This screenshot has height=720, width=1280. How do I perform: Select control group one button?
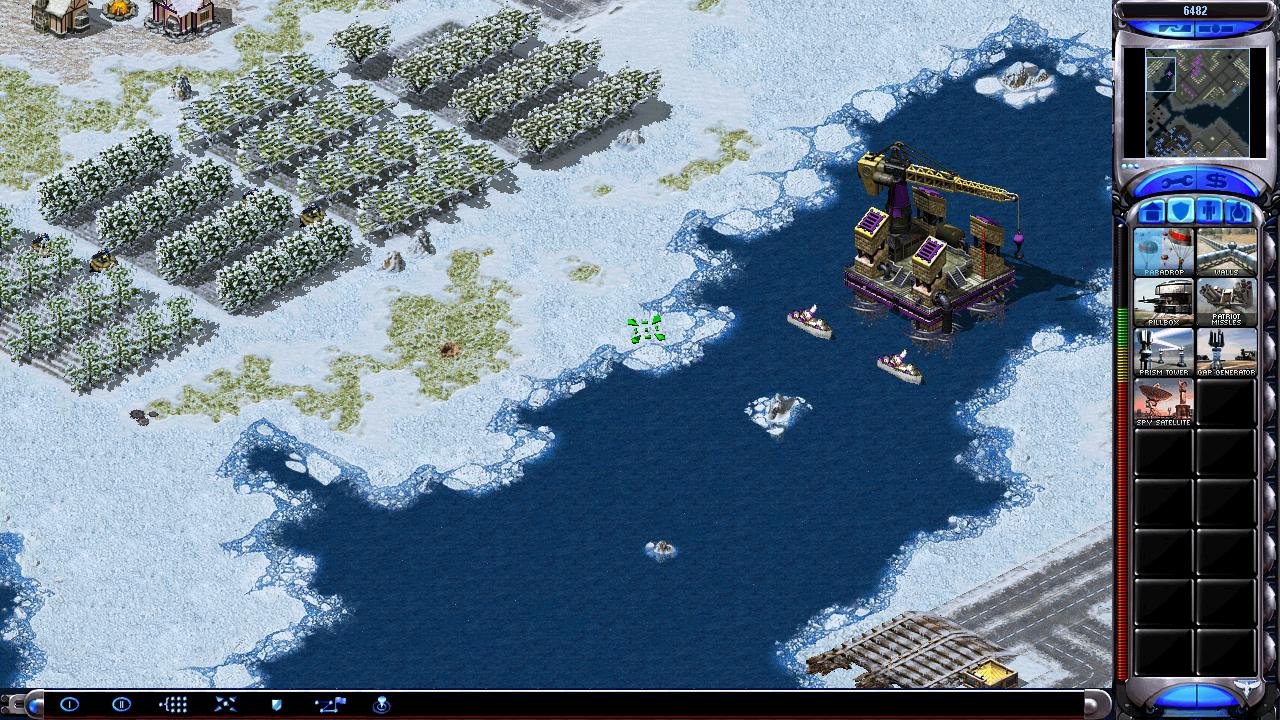click(x=69, y=704)
